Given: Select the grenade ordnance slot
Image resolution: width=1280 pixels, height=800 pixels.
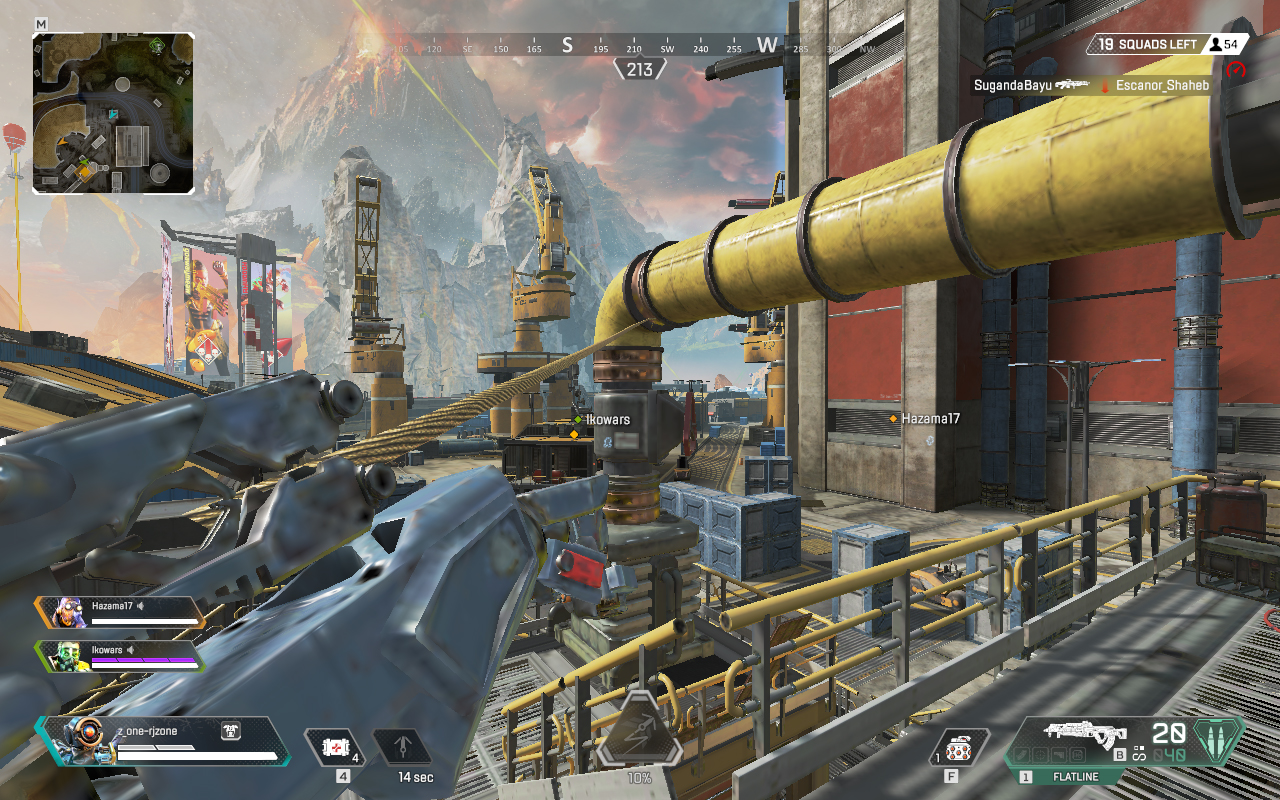Looking at the screenshot, I should [x=958, y=748].
